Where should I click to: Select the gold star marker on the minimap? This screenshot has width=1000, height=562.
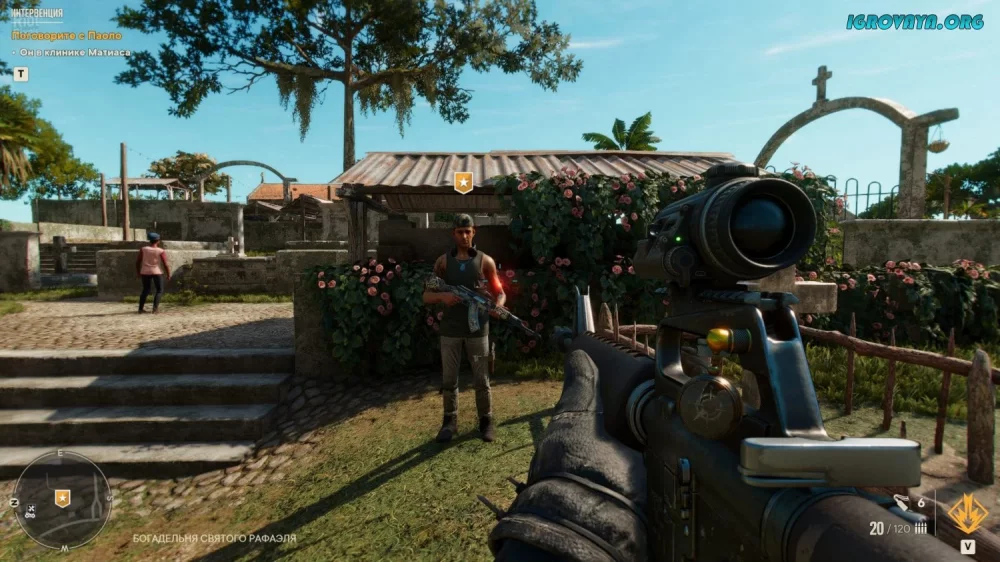tap(62, 497)
